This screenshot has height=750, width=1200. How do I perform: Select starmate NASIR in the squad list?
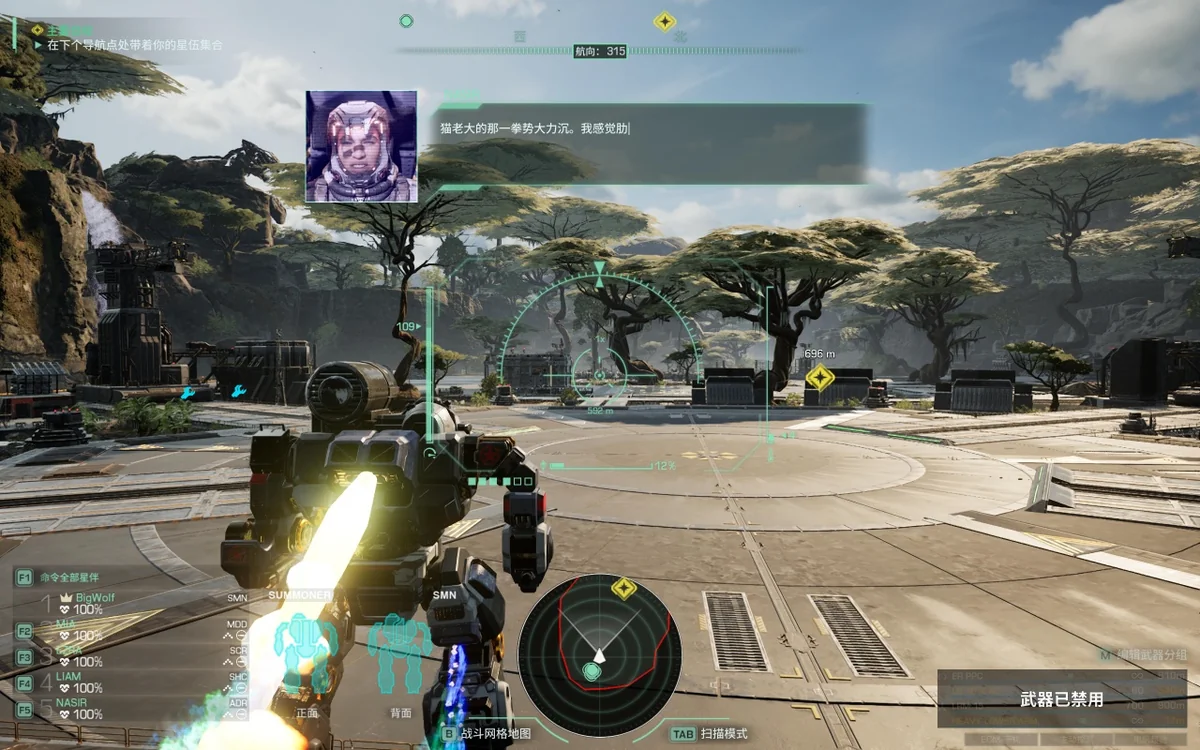coord(72,702)
